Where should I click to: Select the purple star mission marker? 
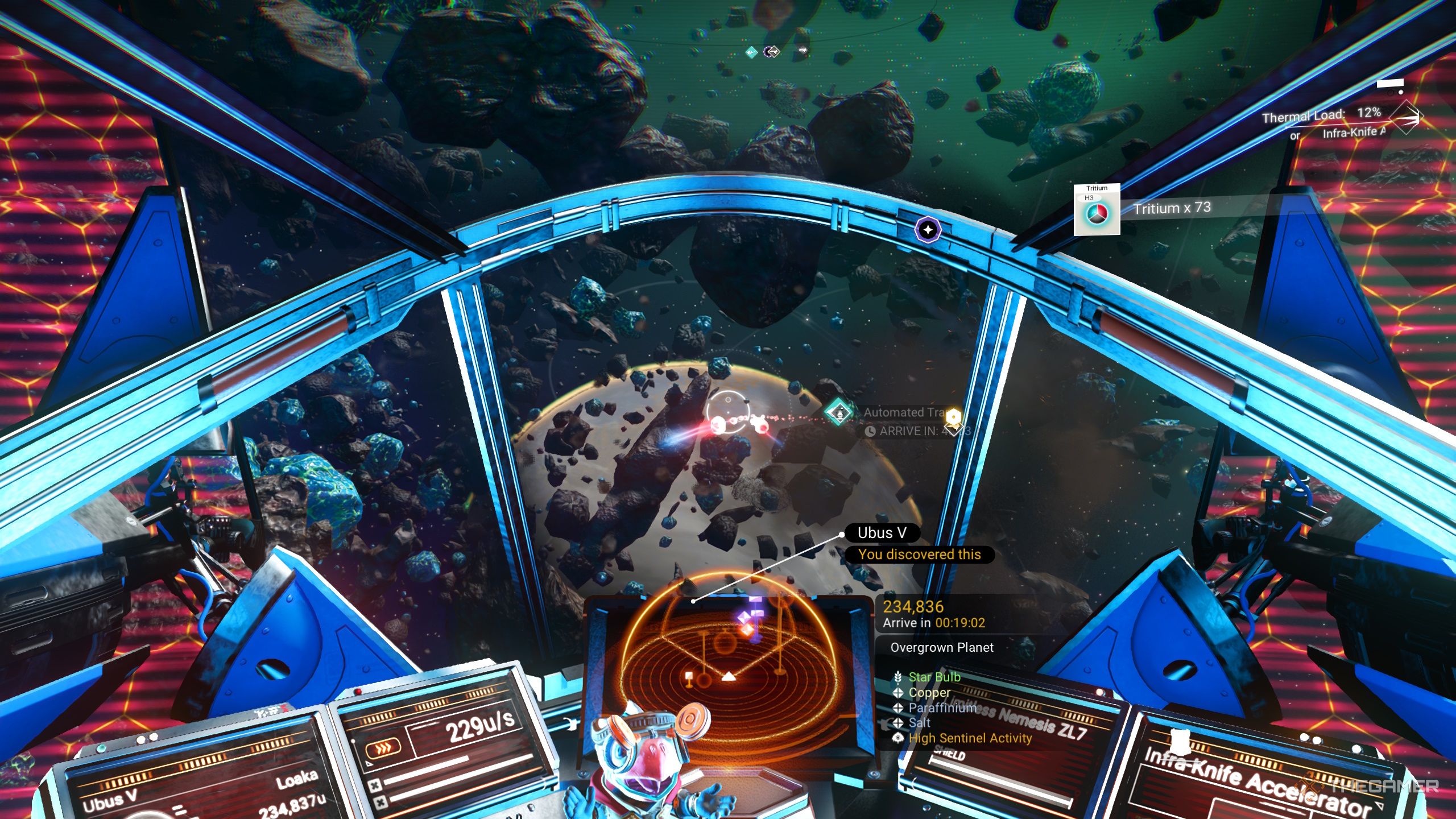click(x=928, y=230)
